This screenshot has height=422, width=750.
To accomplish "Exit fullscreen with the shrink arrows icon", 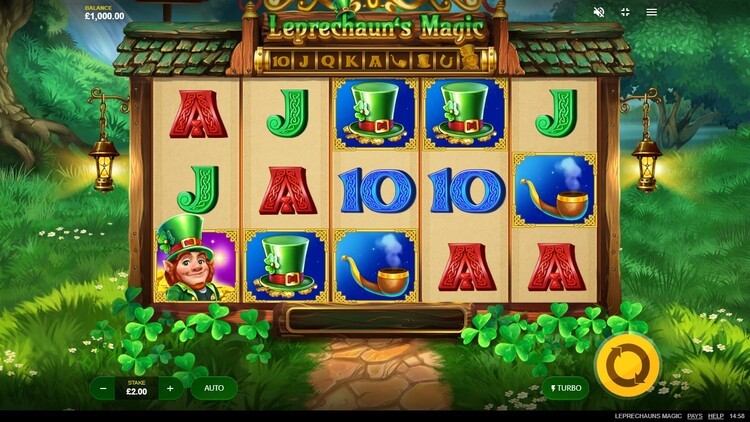I will [x=626, y=12].
